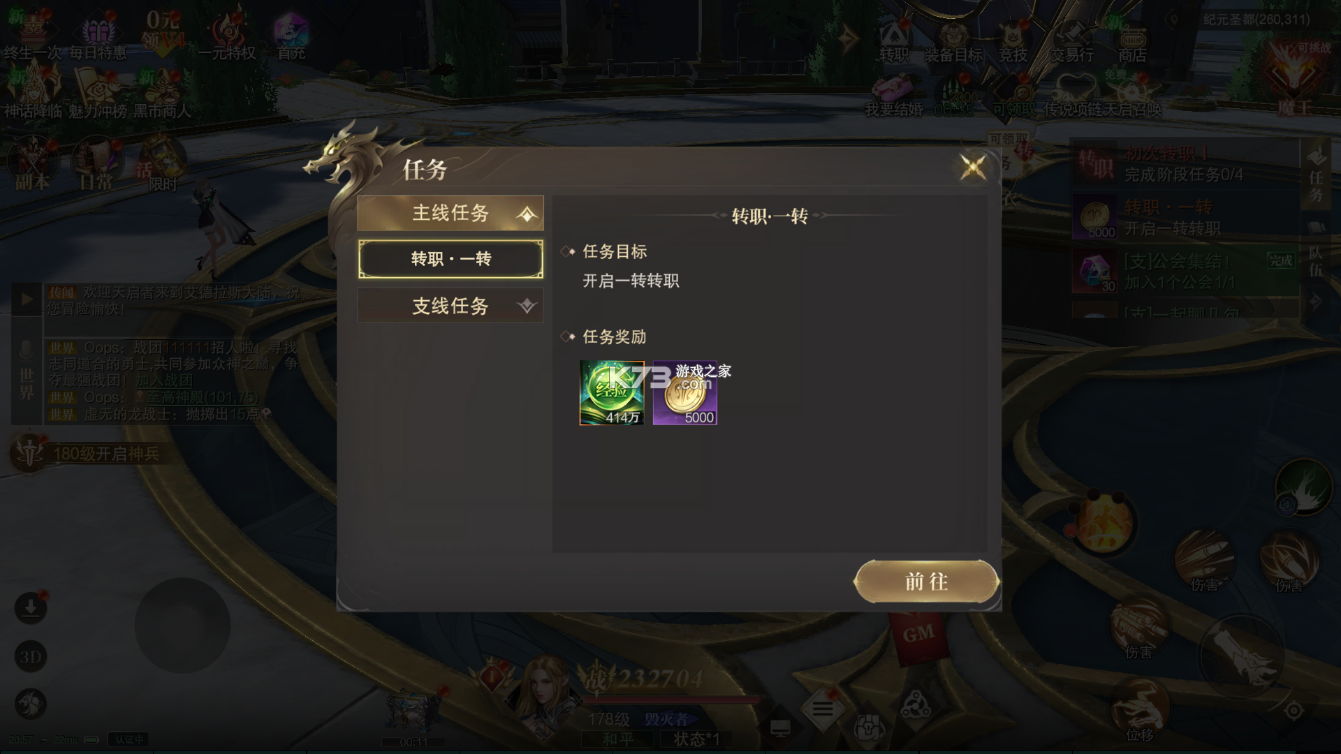Screen dimensions: 1341x754
Task: Expand the 支线任务 side quest section
Action: (x=450, y=305)
